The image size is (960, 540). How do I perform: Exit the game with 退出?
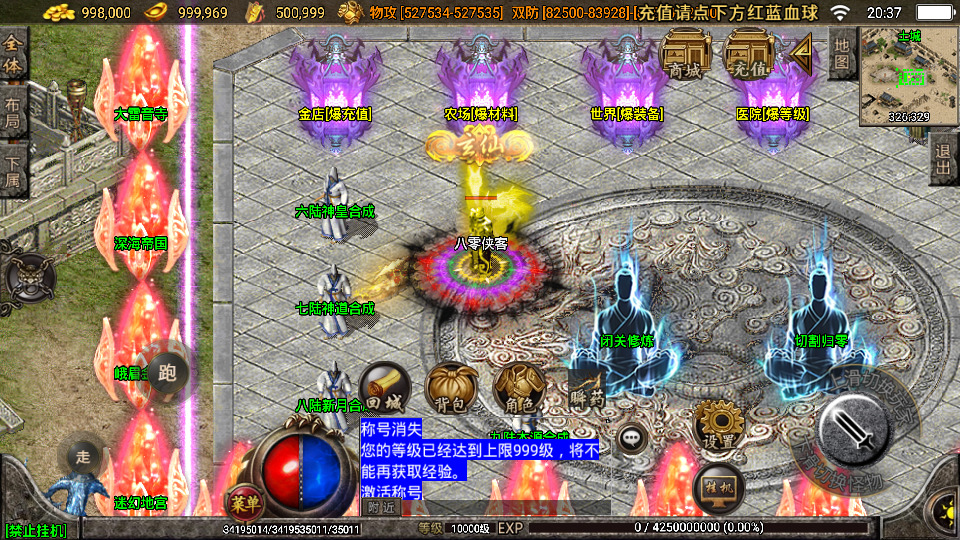click(942, 158)
